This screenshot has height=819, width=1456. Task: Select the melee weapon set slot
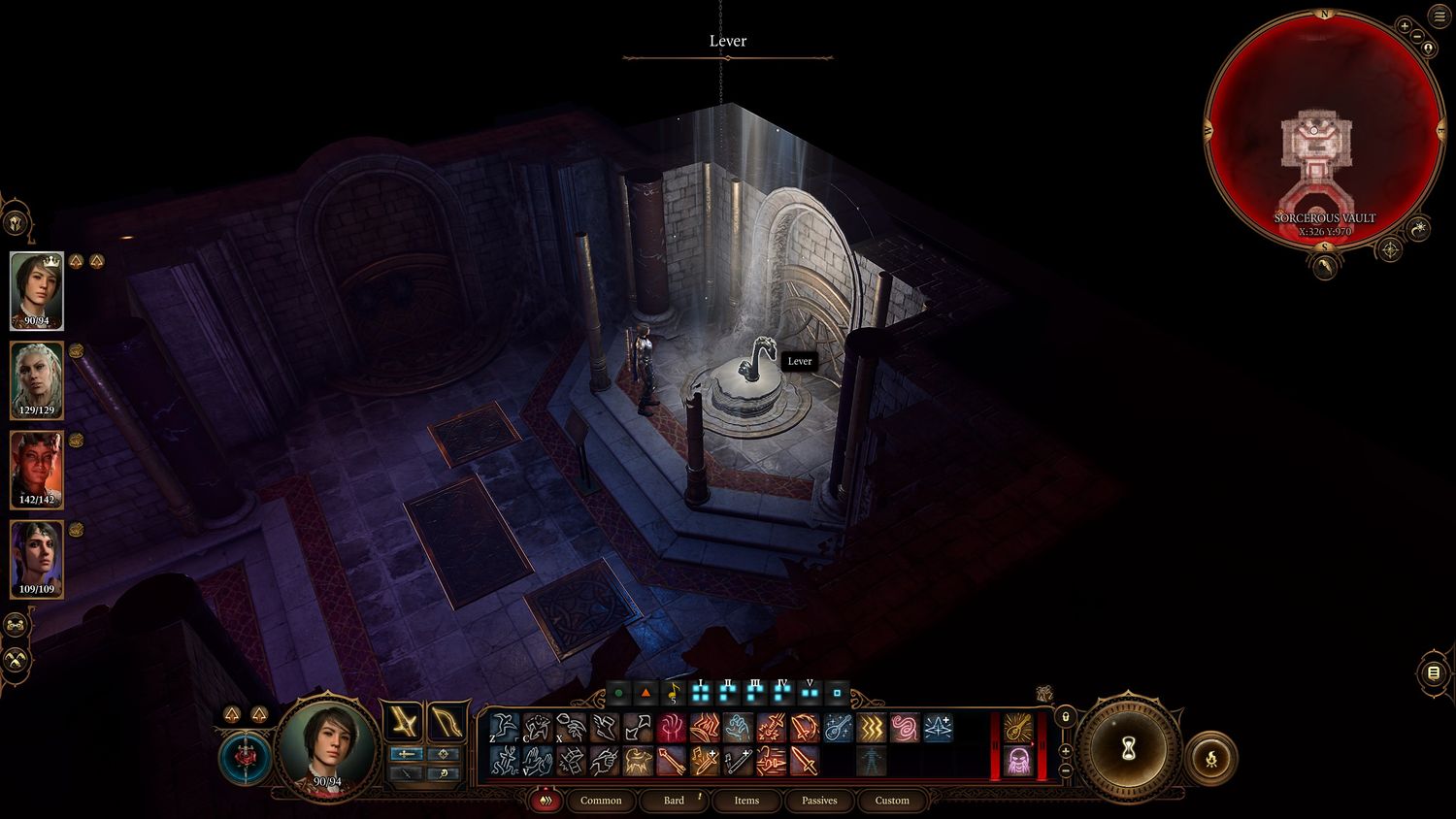pos(402,723)
